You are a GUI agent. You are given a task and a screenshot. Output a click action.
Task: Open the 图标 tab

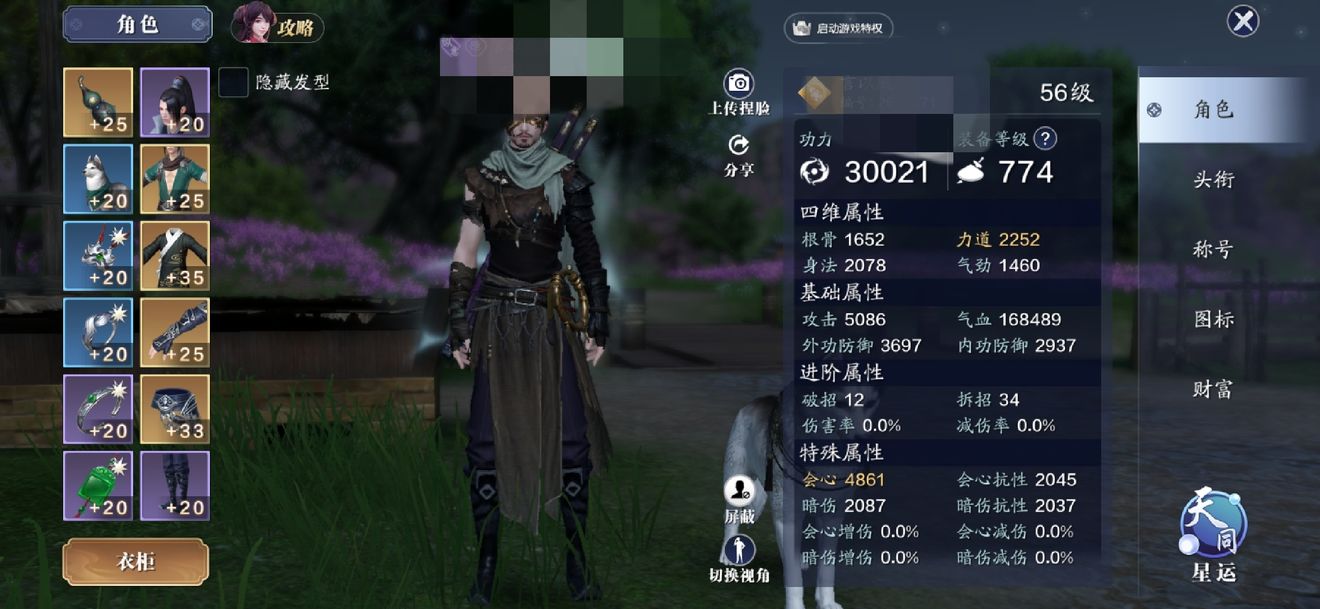point(1213,320)
